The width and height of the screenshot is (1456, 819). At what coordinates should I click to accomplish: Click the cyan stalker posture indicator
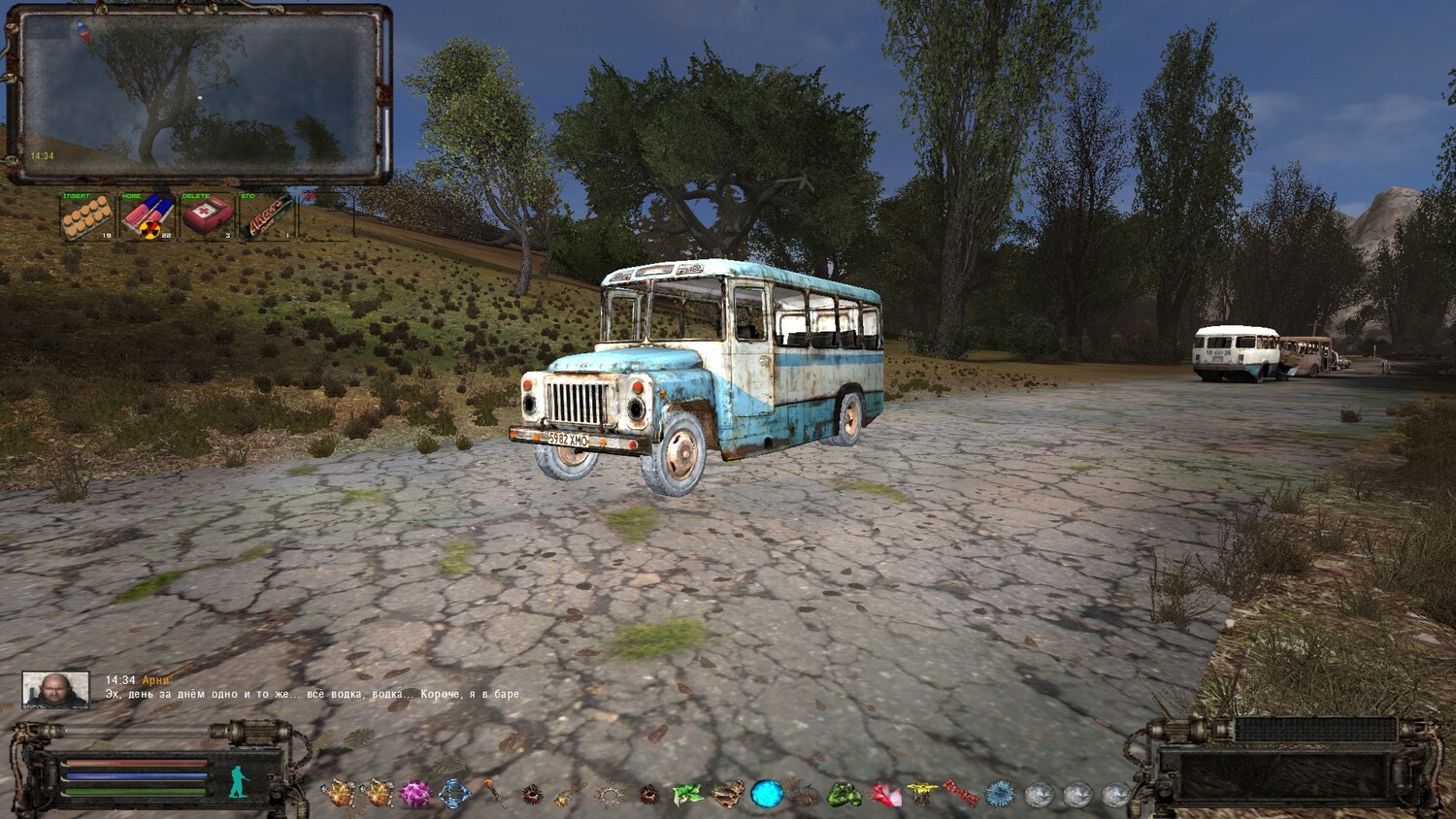pos(239,781)
